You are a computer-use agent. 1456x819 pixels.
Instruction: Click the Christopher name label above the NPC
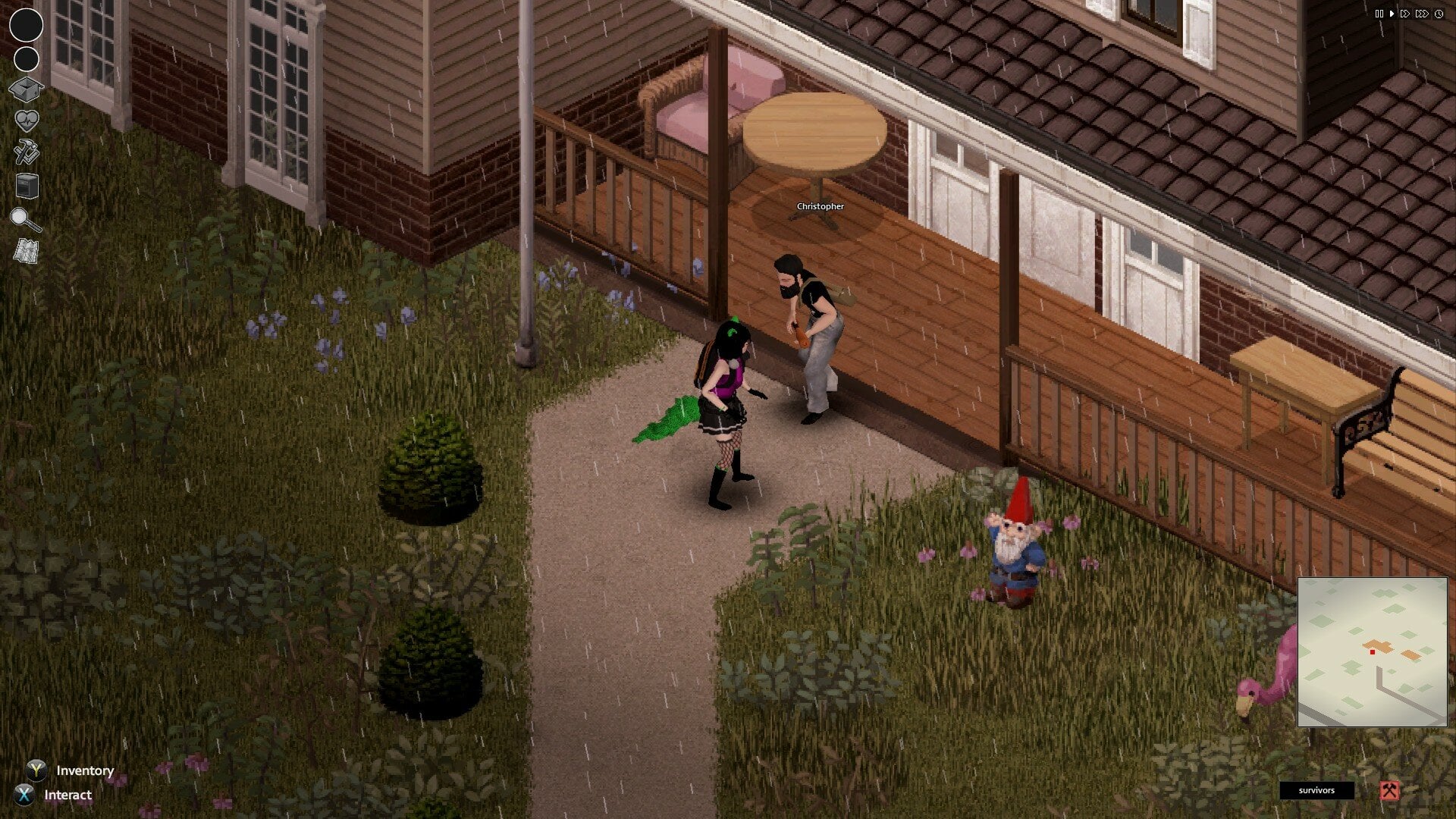820,206
